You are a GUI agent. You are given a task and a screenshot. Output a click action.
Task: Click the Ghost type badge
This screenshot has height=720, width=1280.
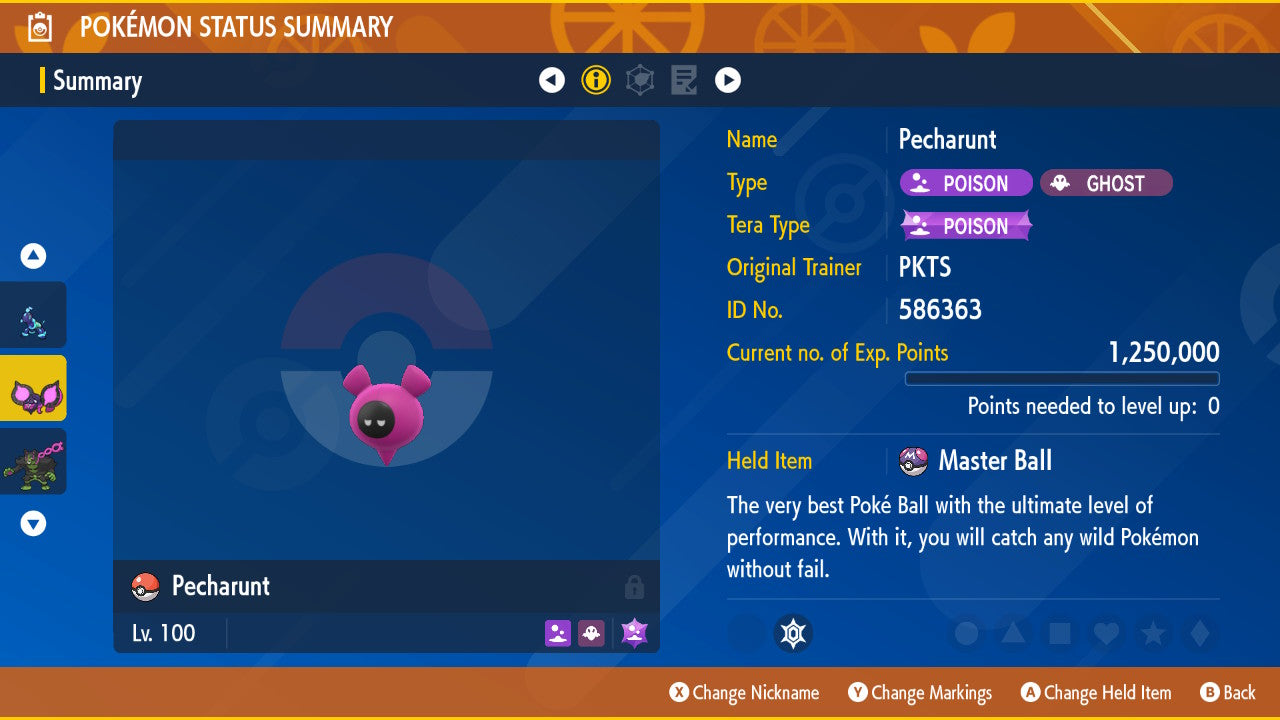point(1106,183)
